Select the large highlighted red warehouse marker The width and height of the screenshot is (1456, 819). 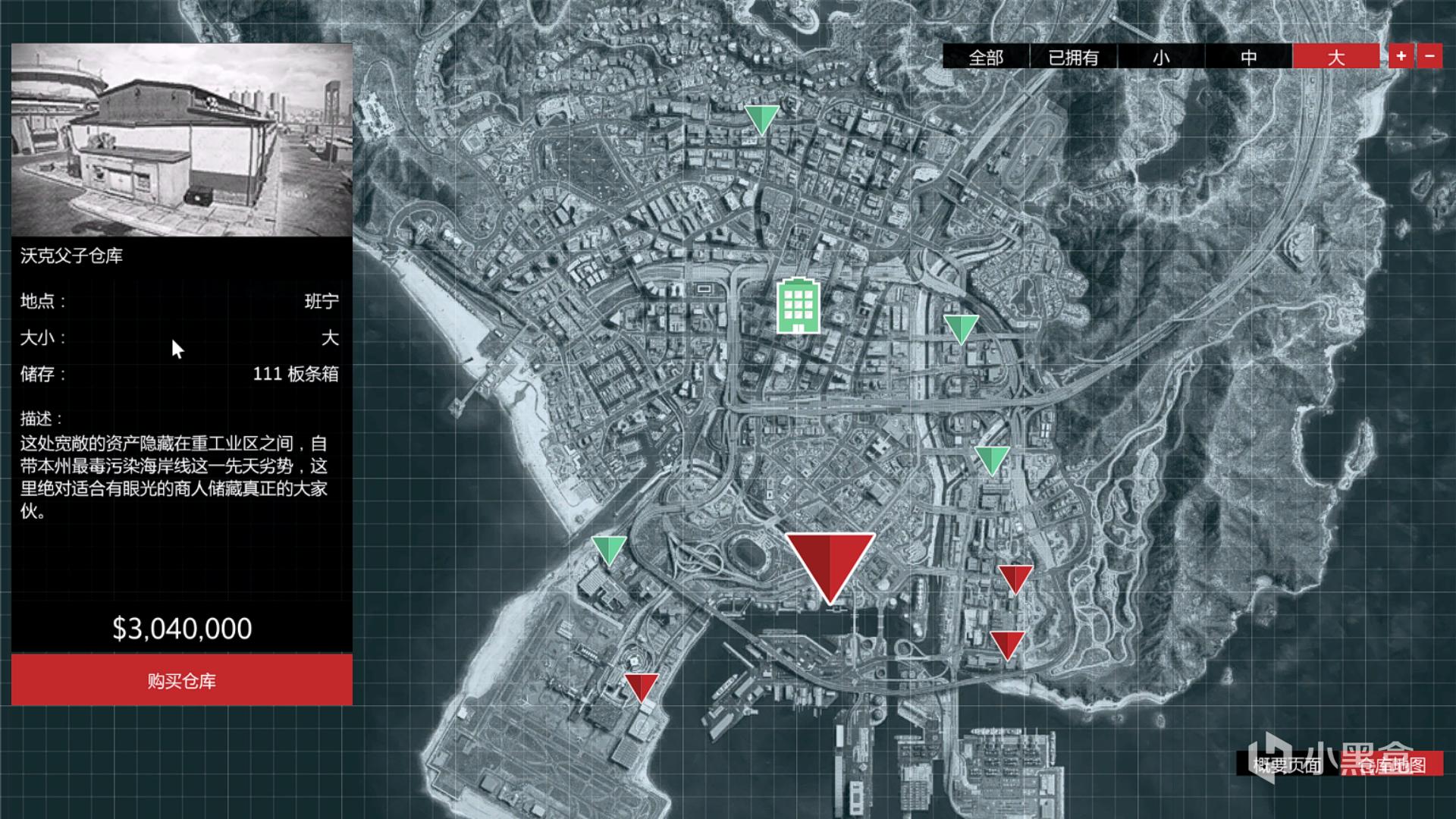click(x=830, y=565)
